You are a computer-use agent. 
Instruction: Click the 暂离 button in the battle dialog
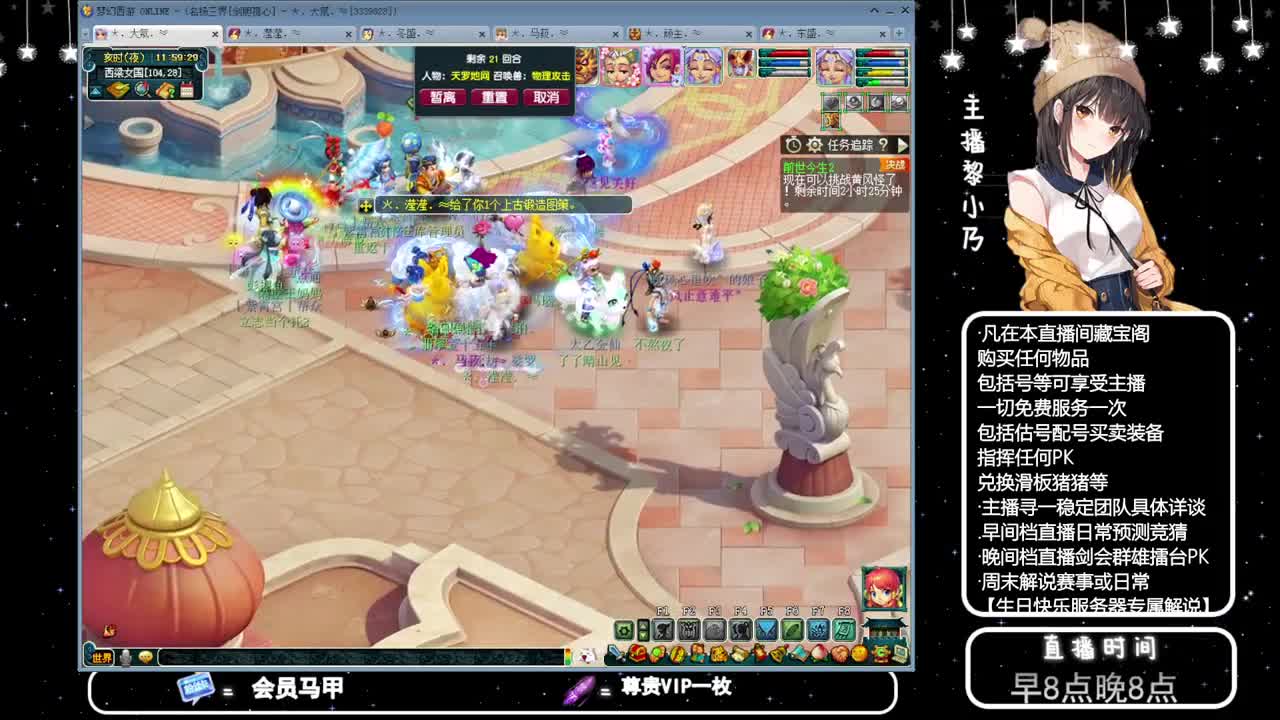point(442,97)
